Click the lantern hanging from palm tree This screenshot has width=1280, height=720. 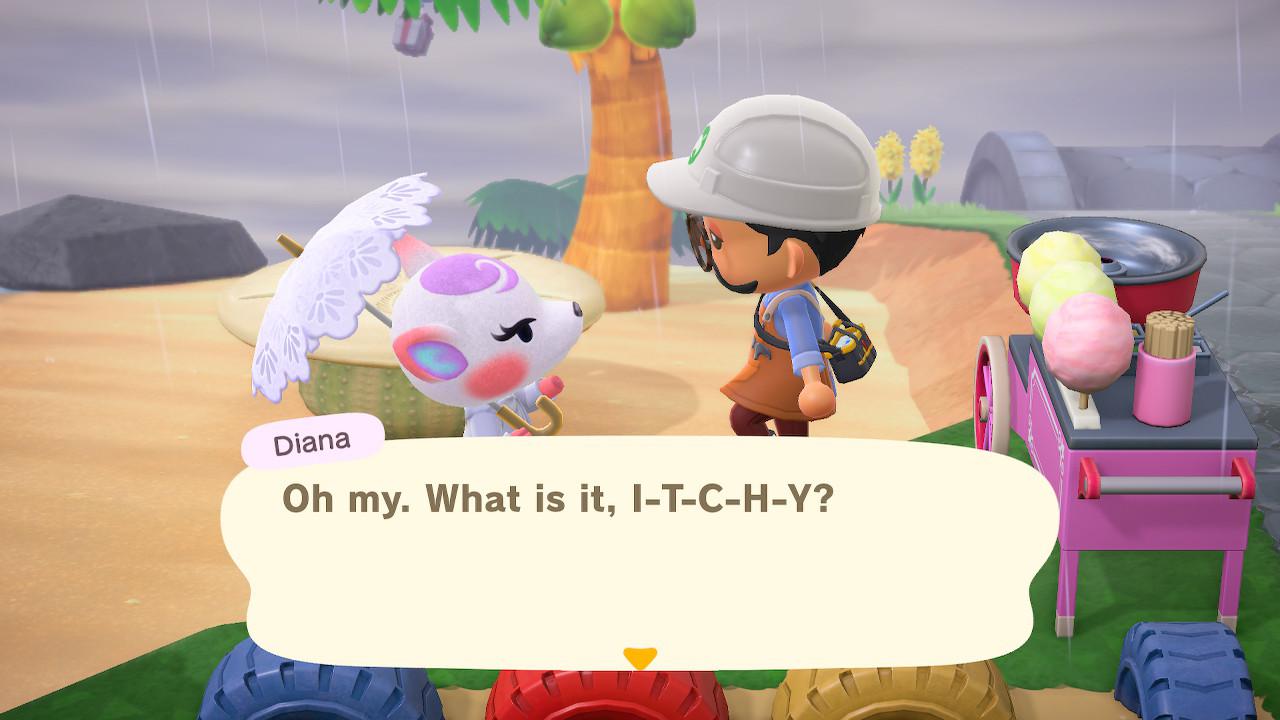[410, 35]
